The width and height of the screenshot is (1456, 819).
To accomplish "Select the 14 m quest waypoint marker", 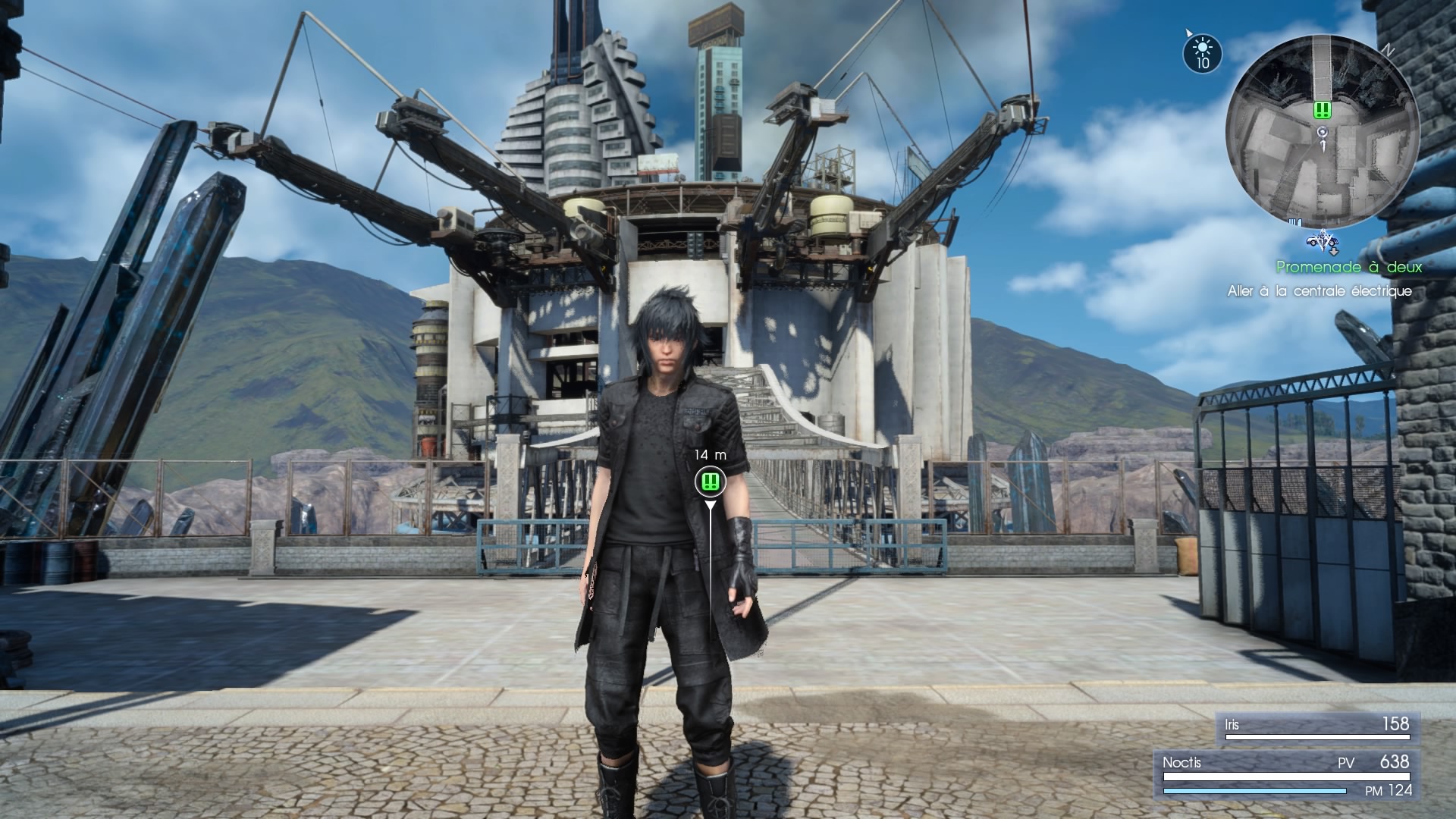I will [x=710, y=481].
